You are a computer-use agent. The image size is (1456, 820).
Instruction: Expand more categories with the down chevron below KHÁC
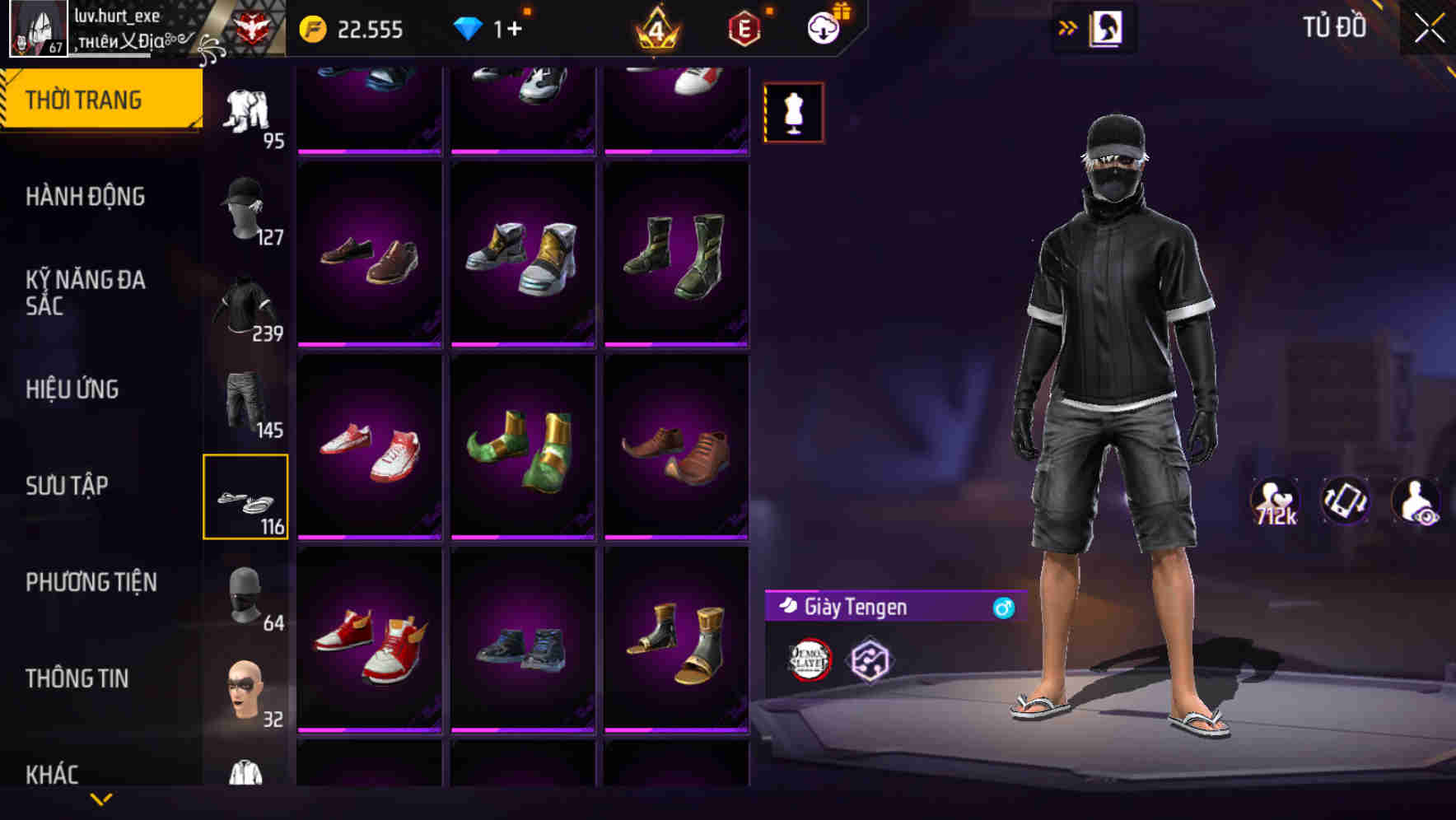click(101, 800)
